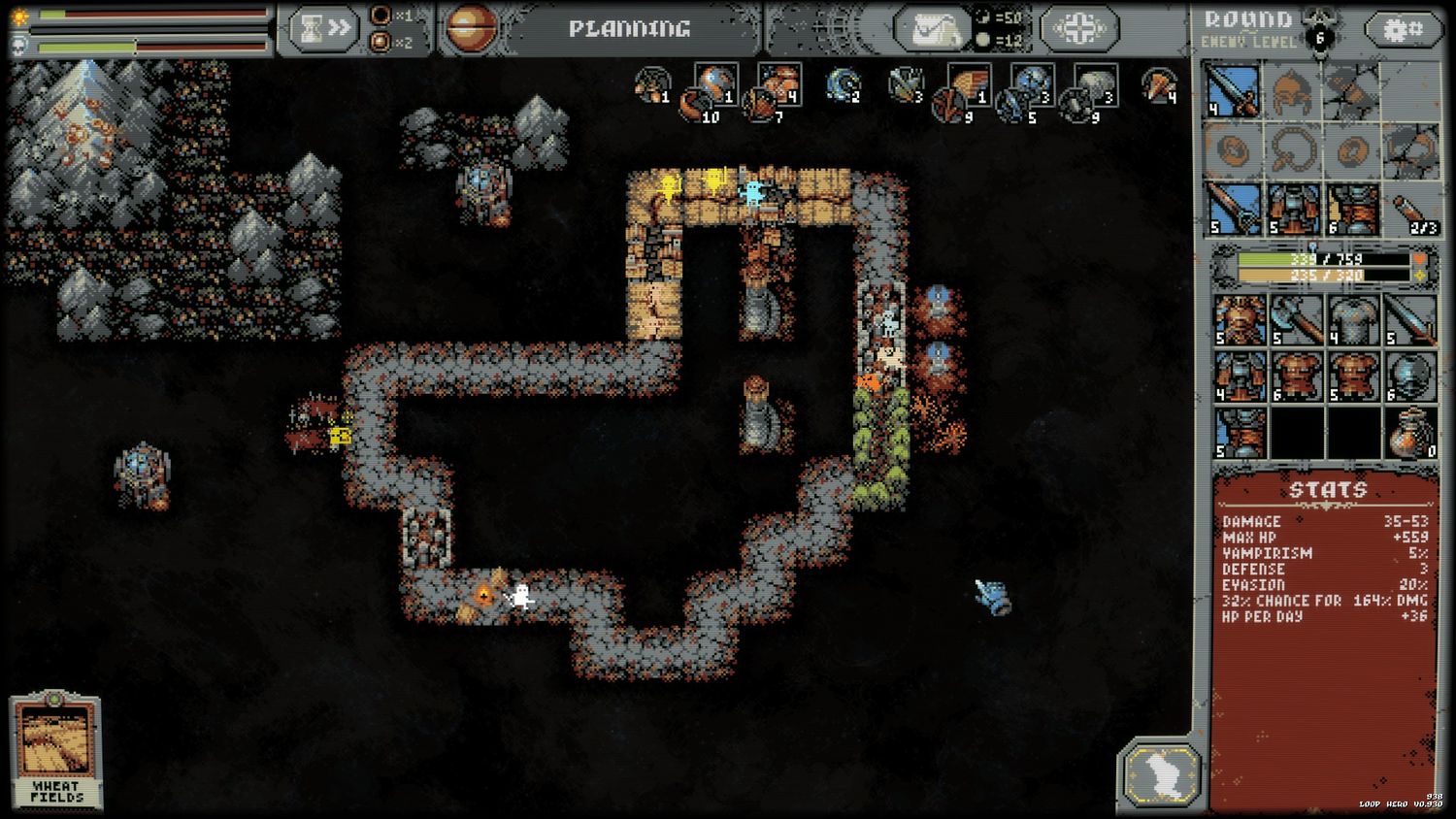Select the level 5 spear on blue background

[x=1232, y=211]
